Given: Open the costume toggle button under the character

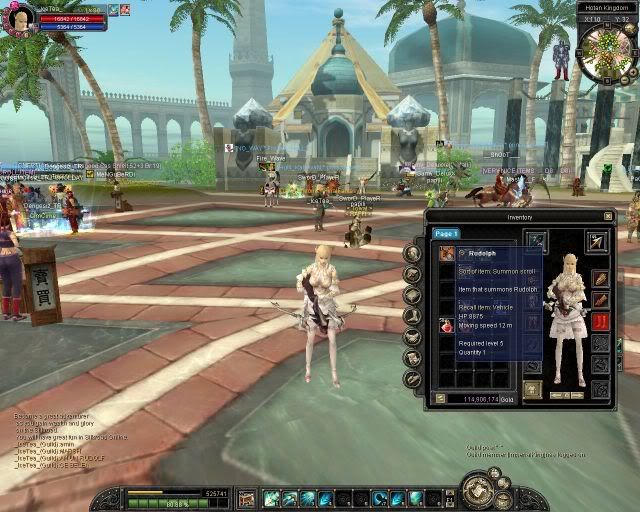Looking at the screenshot, I should click(x=533, y=389).
